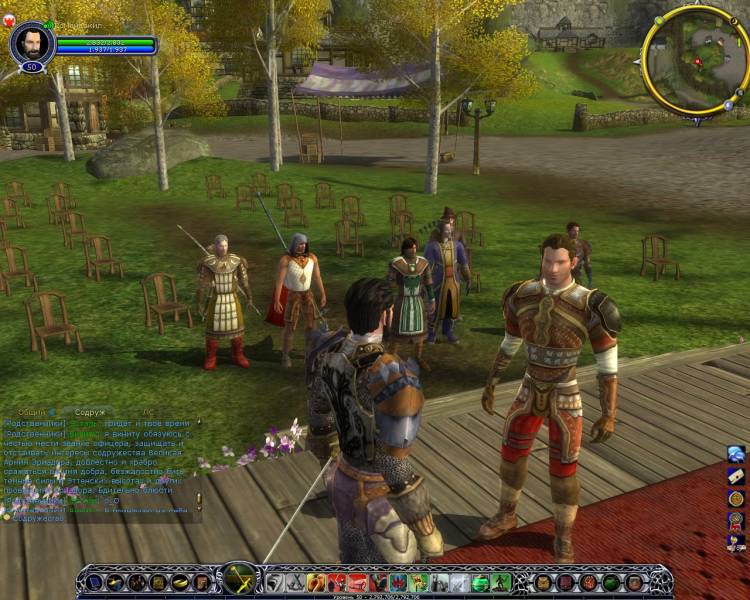
Task: Select the blue swirl icon on right sidebar
Action: click(736, 455)
